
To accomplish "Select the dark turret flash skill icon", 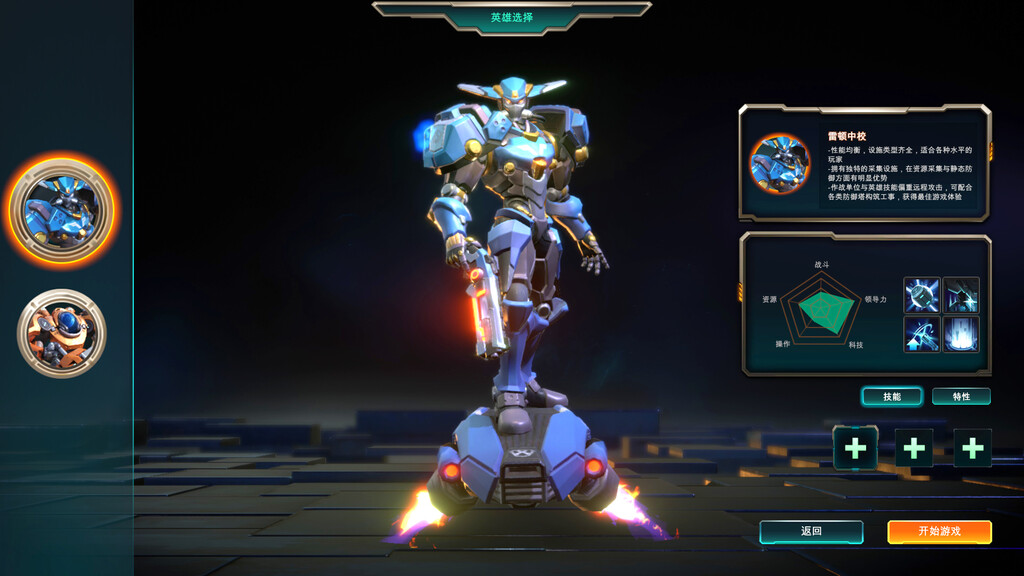I will coord(961,296).
